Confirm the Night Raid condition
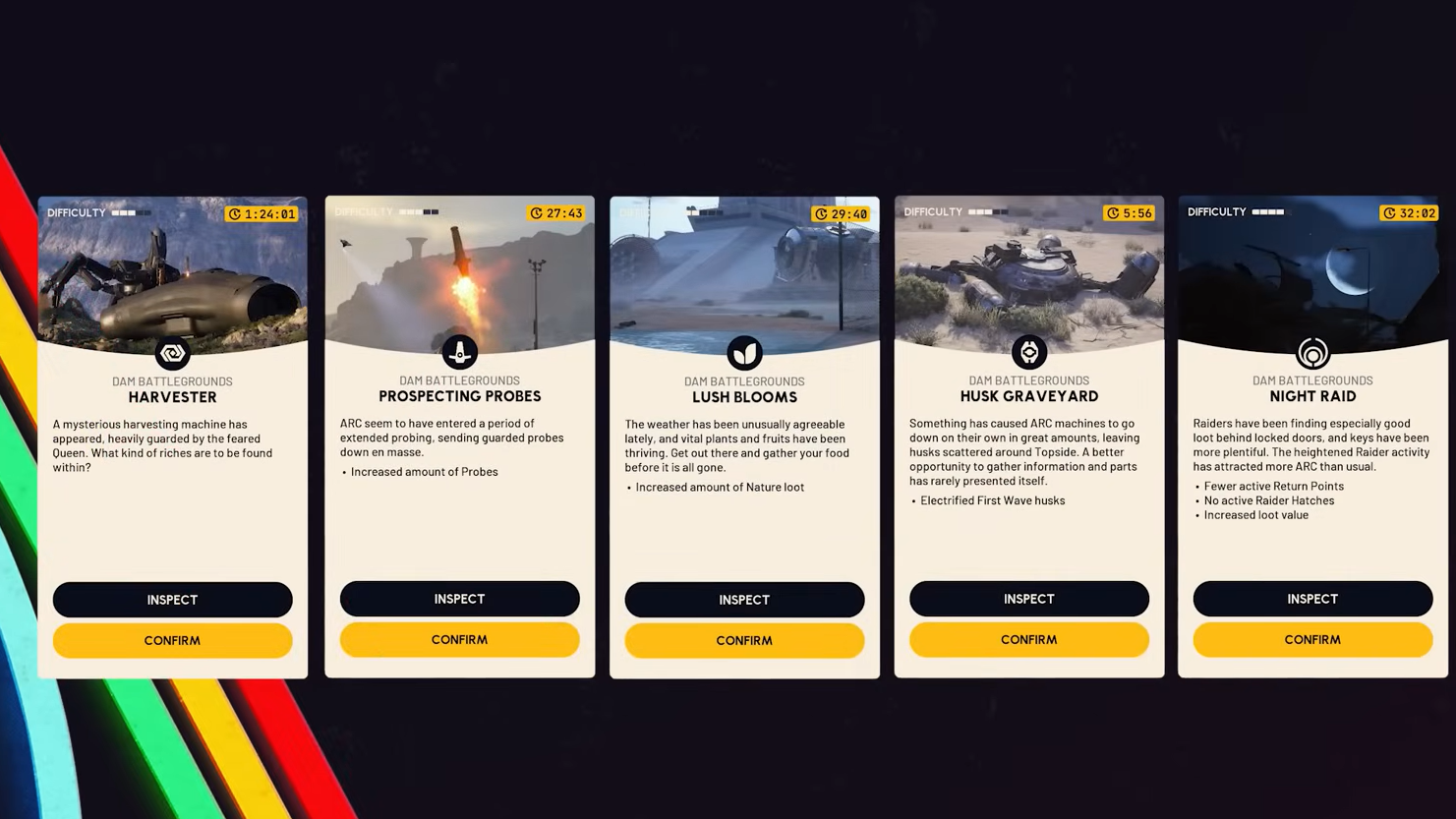1456x819 pixels. 1312,639
